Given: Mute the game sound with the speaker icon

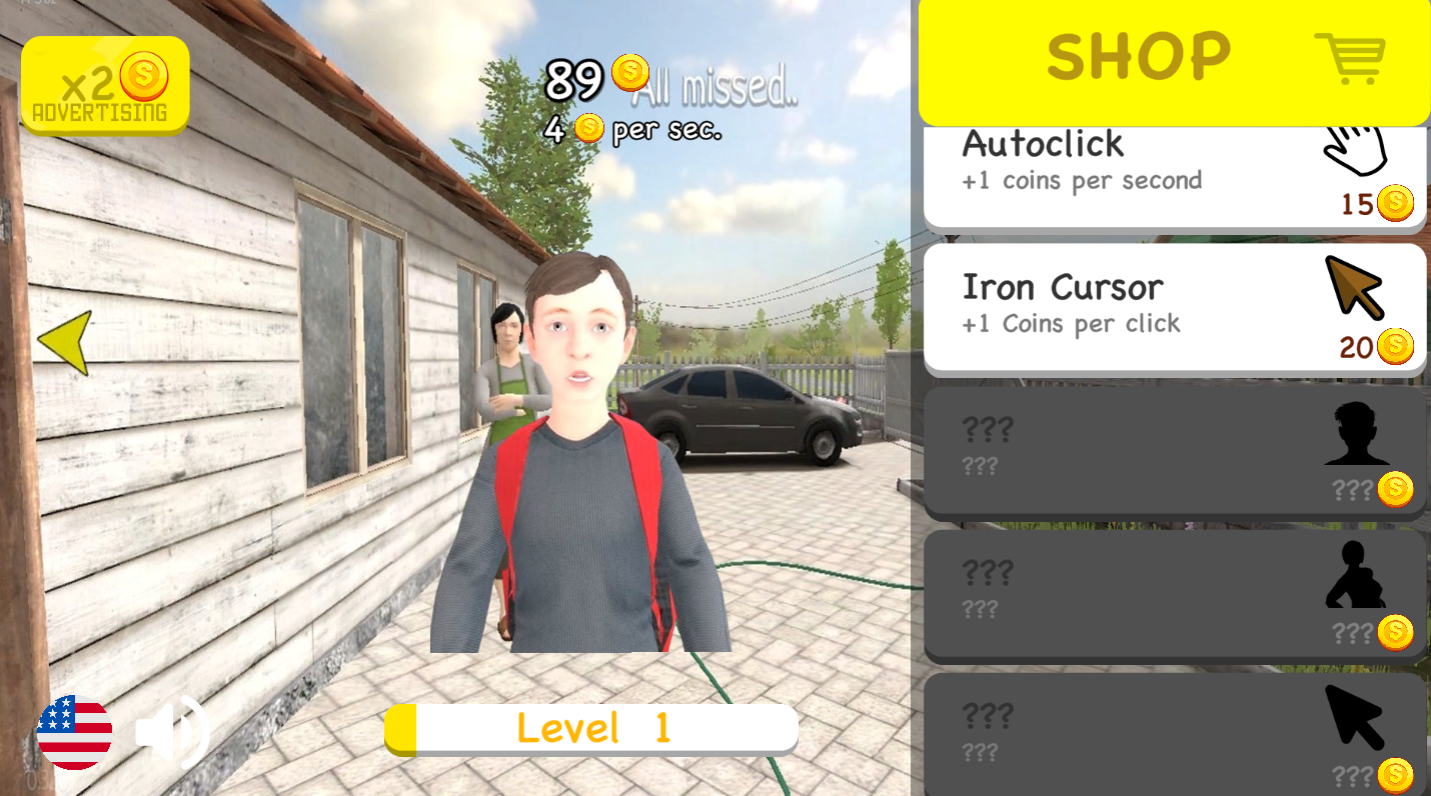Looking at the screenshot, I should coord(170,733).
